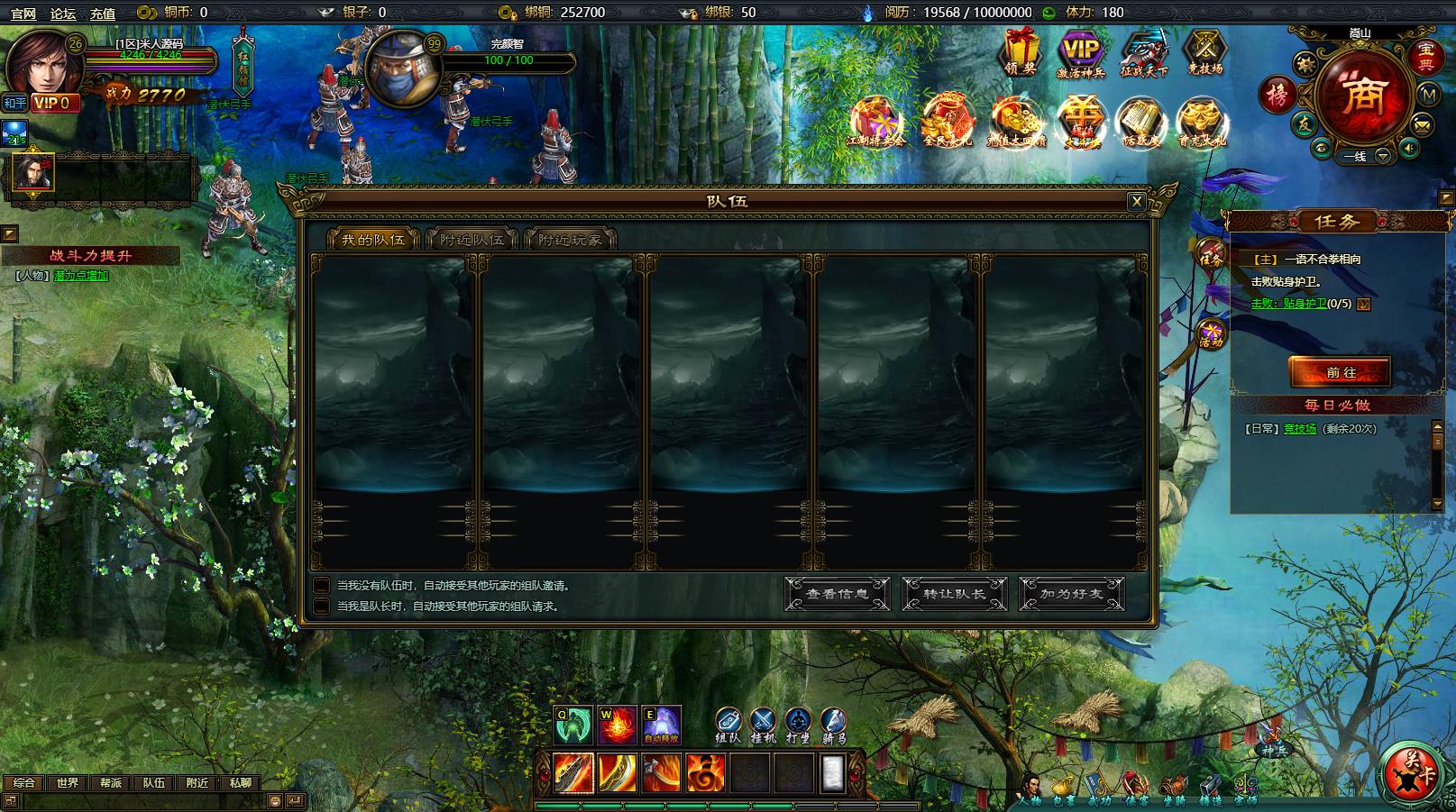Click the 前往 quest button
Viewport: 1456px width, 812px height.
pyautogui.click(x=1340, y=372)
